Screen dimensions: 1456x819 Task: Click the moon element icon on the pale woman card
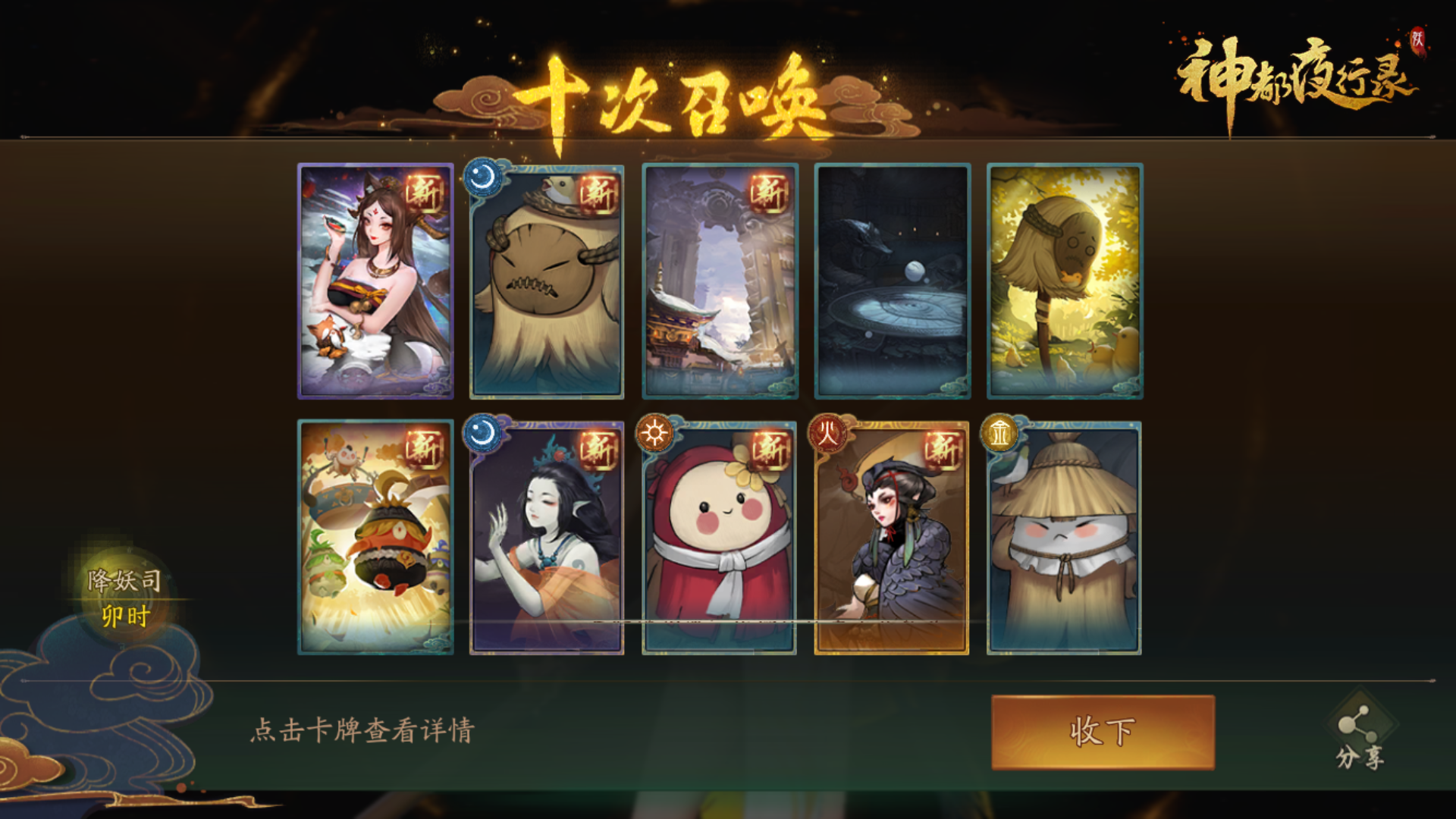483,435
